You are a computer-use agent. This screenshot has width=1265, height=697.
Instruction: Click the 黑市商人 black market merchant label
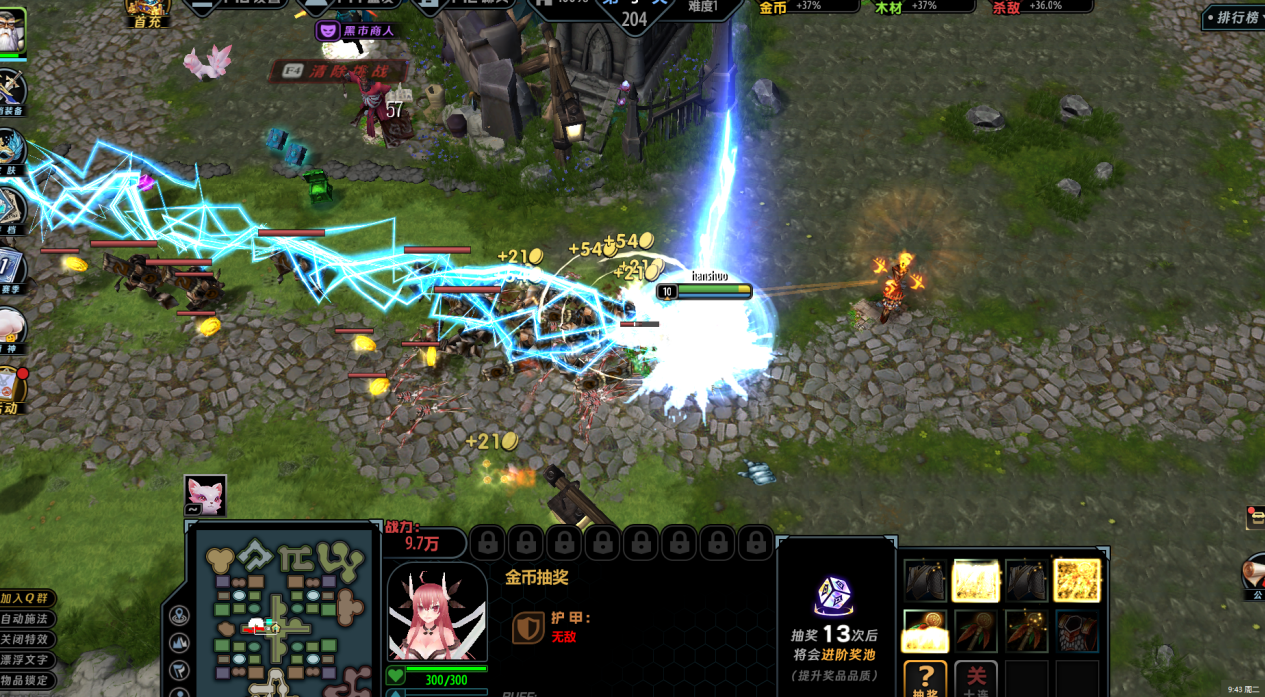point(358,31)
